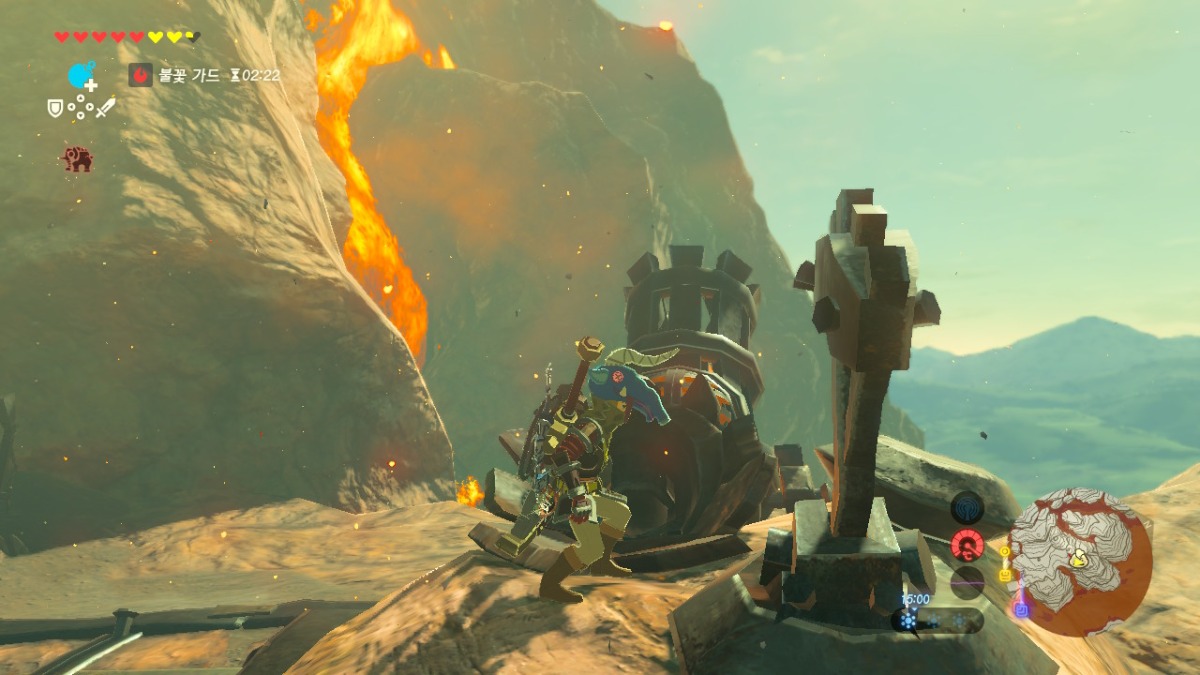Image resolution: width=1200 pixels, height=675 pixels.
Task: Open the circular minimap
Action: click(x=1079, y=561)
